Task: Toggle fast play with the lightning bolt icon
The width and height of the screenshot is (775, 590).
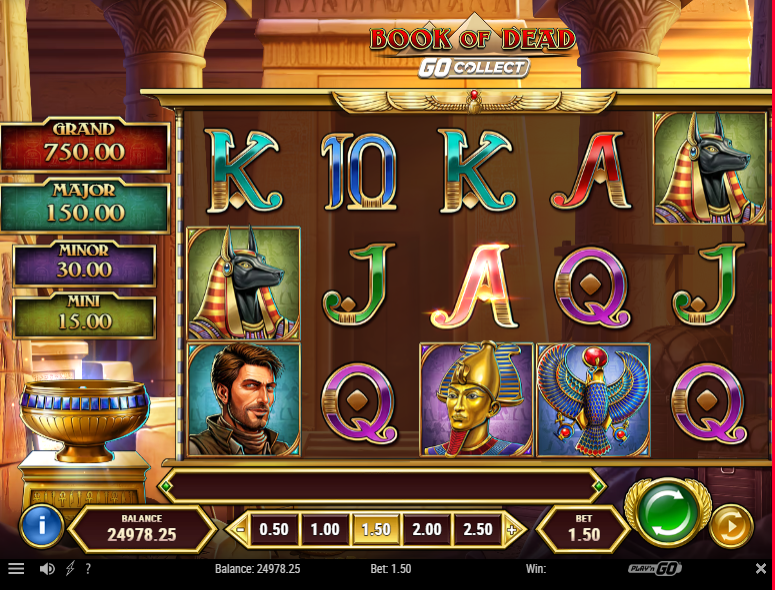Action: point(69,569)
